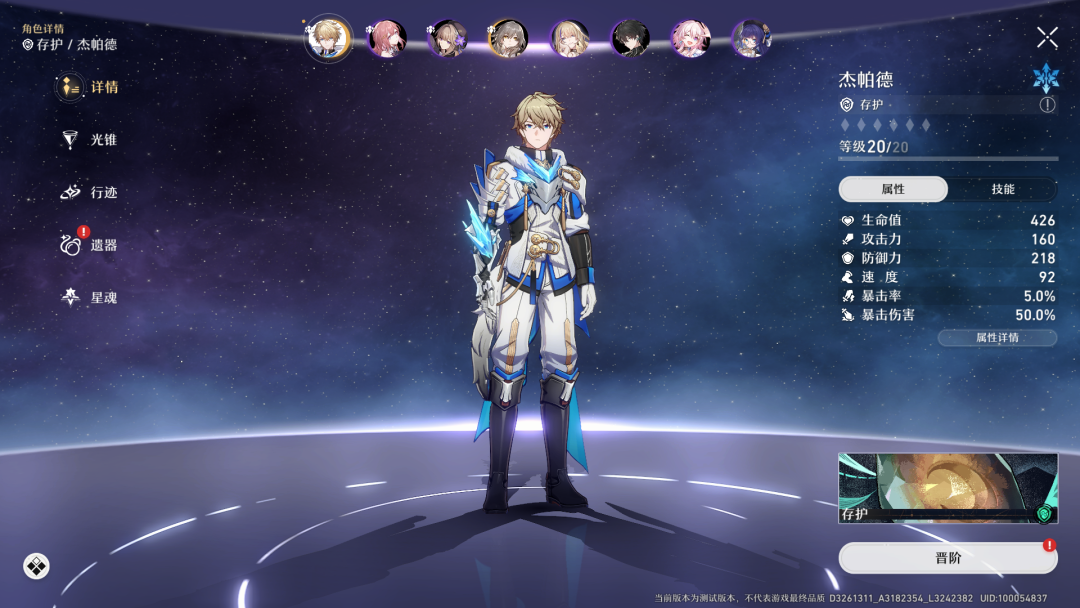View the path info exclamation icon
Screen dimensions: 1080x608
pyautogui.click(x=1047, y=104)
